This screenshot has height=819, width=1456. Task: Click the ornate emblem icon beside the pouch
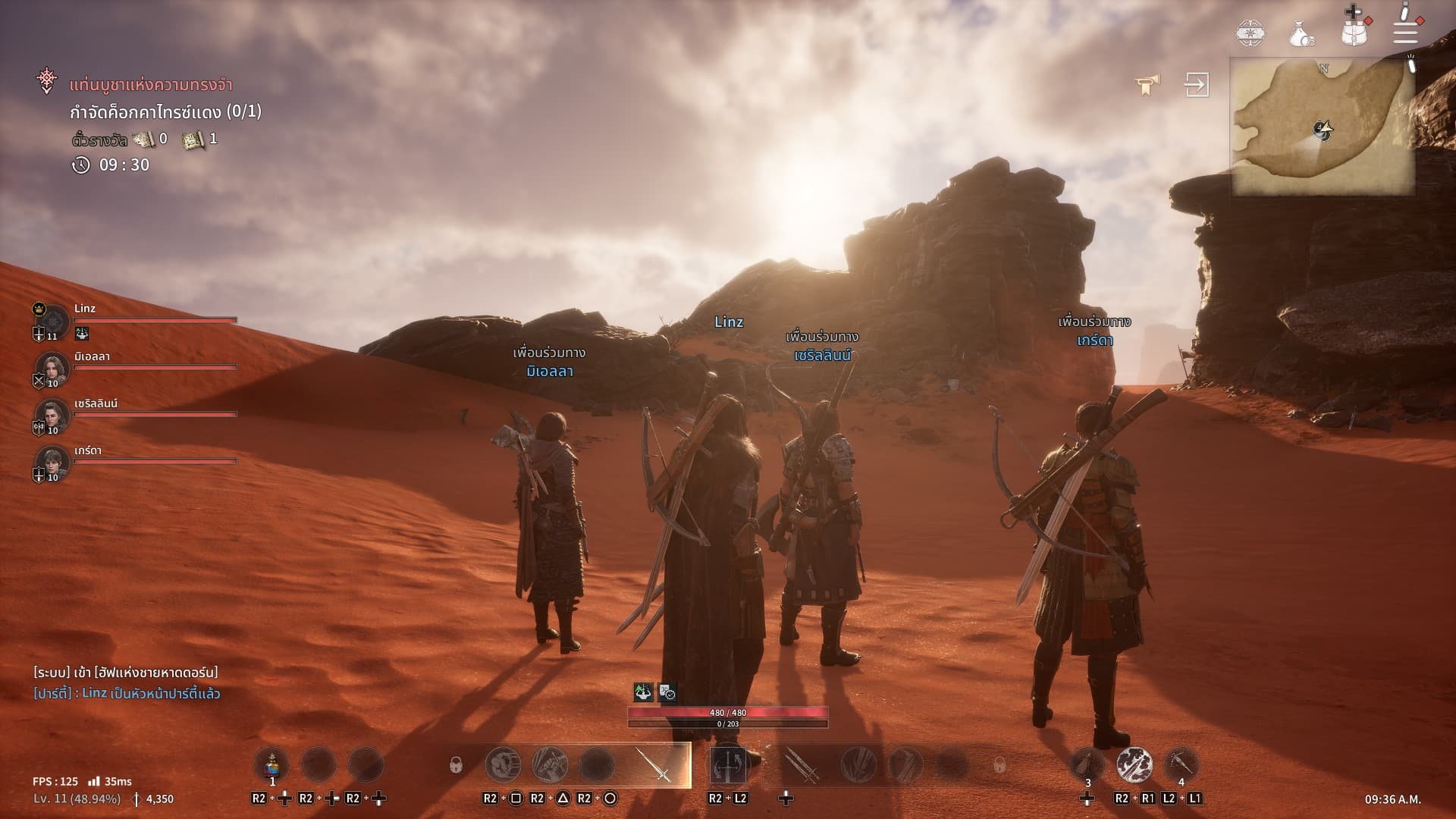tap(1250, 33)
